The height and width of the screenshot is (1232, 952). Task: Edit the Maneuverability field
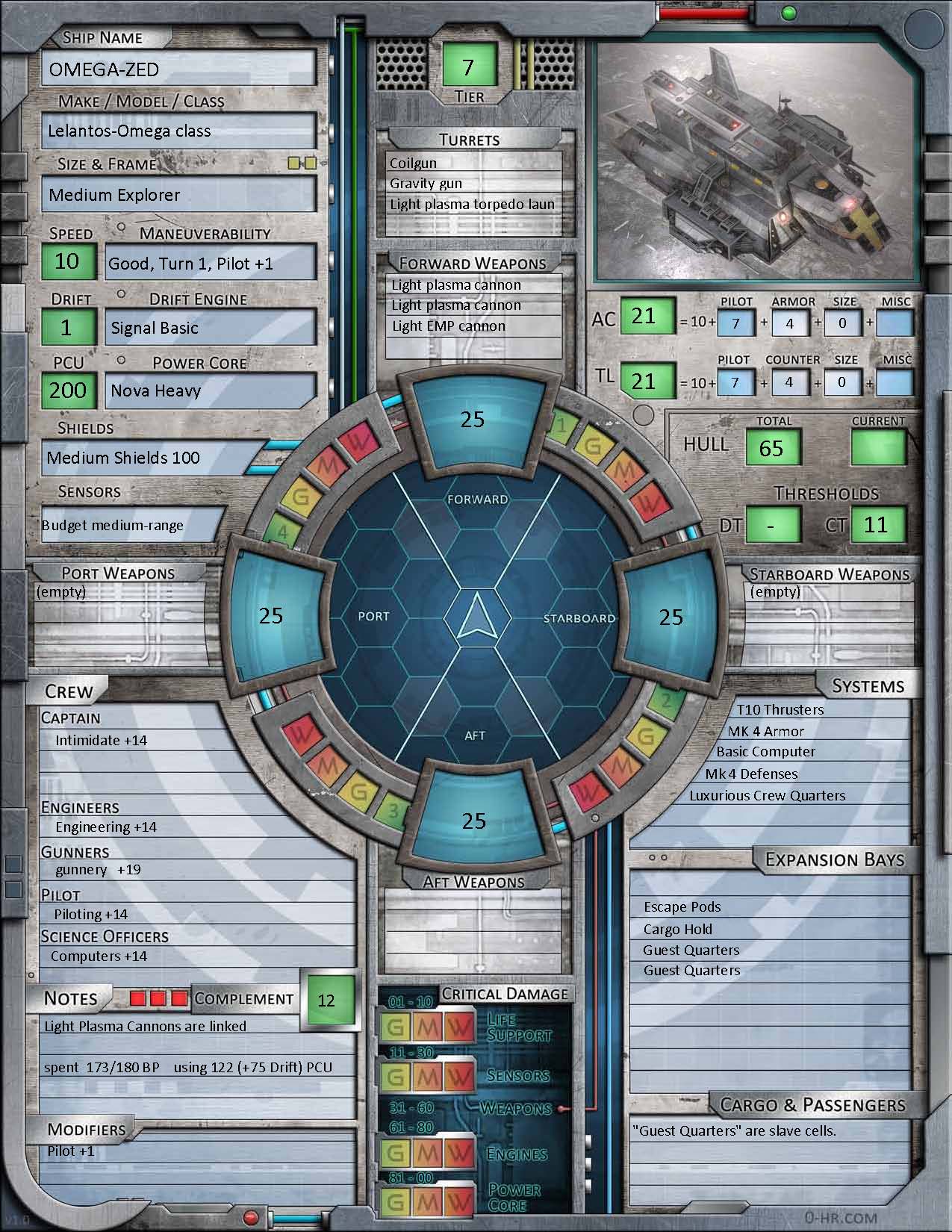(211, 264)
